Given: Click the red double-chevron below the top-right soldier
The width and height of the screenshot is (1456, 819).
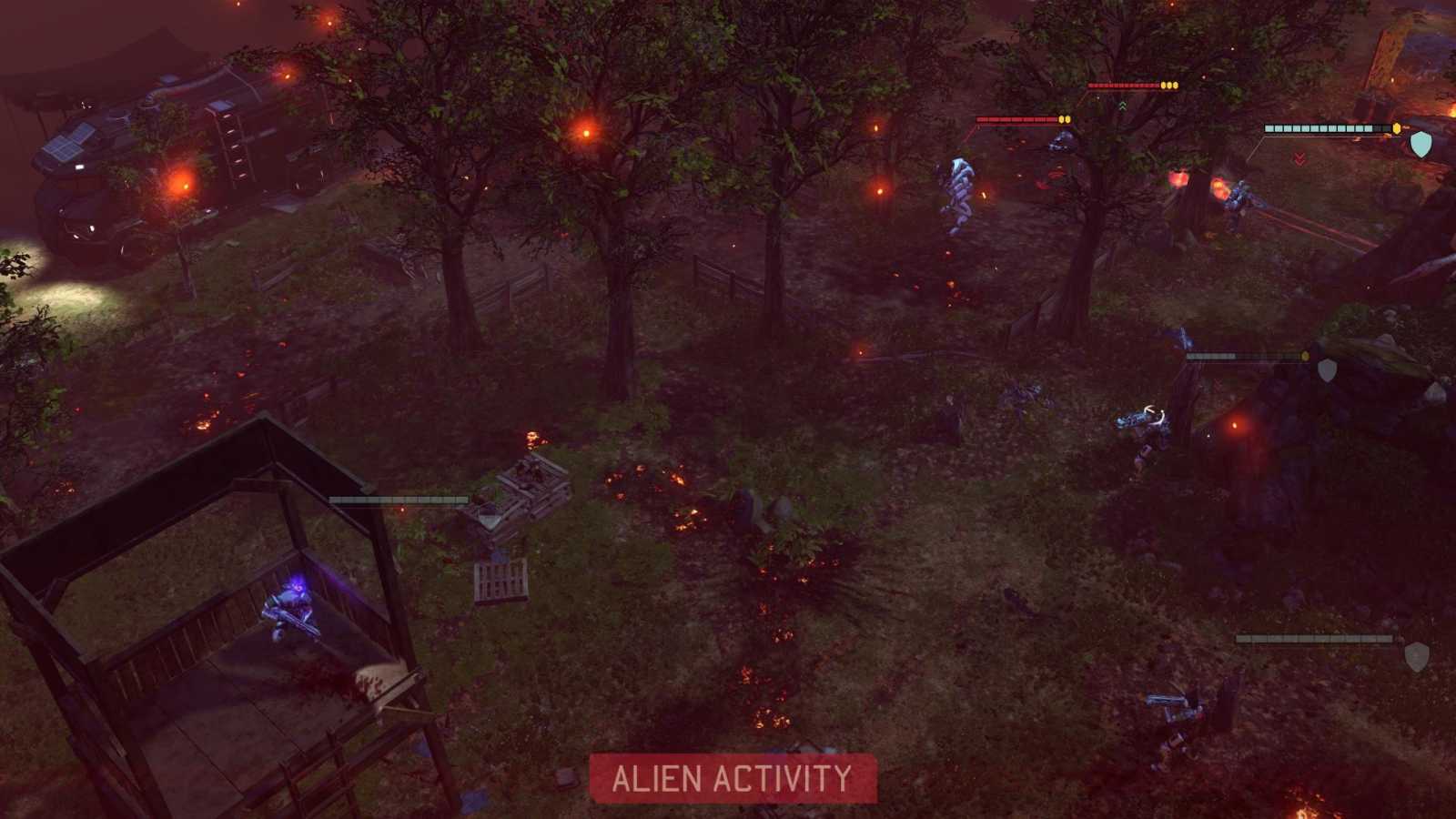Looking at the screenshot, I should 1300,158.
